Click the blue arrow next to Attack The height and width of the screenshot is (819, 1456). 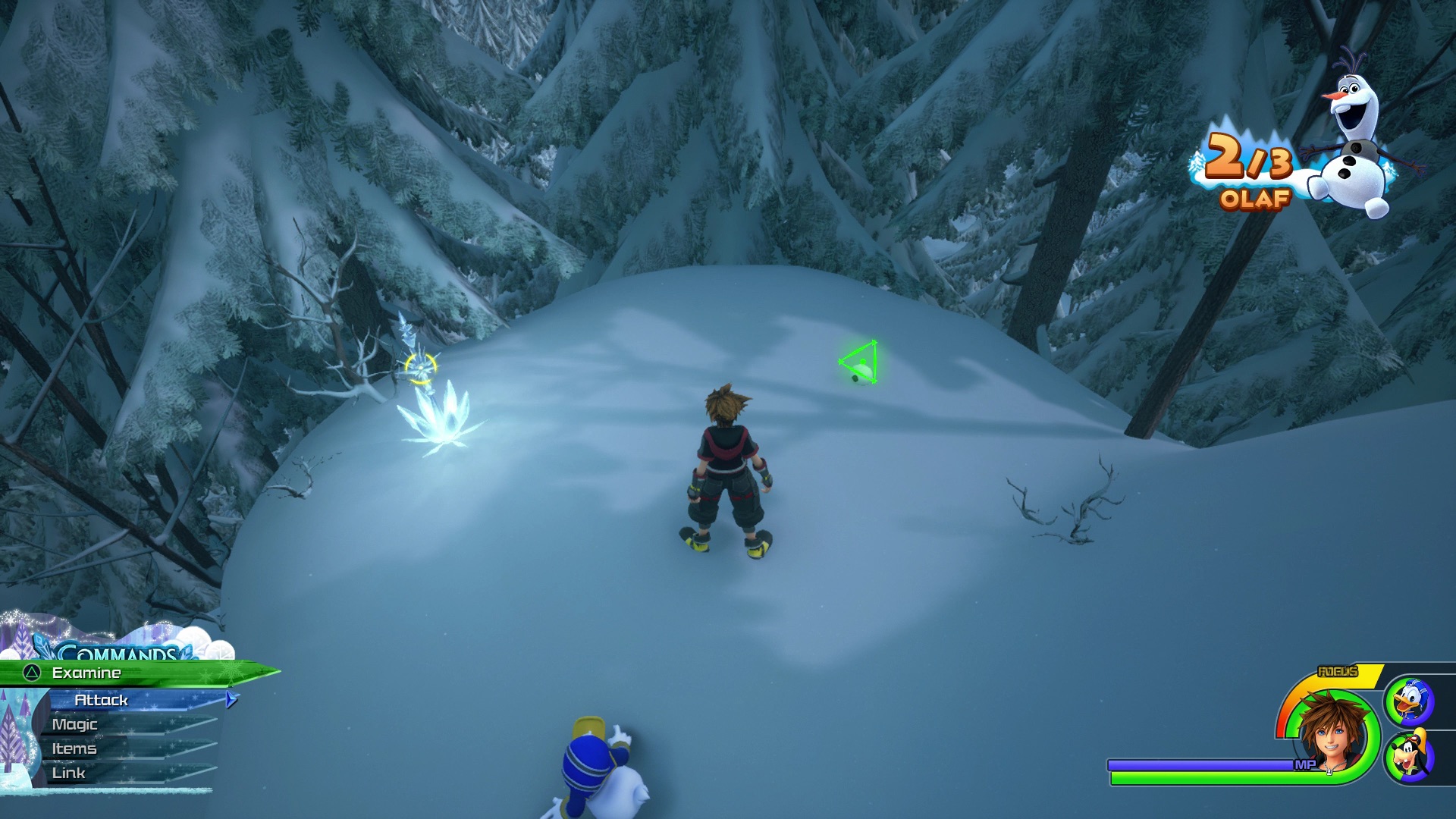[x=231, y=700]
